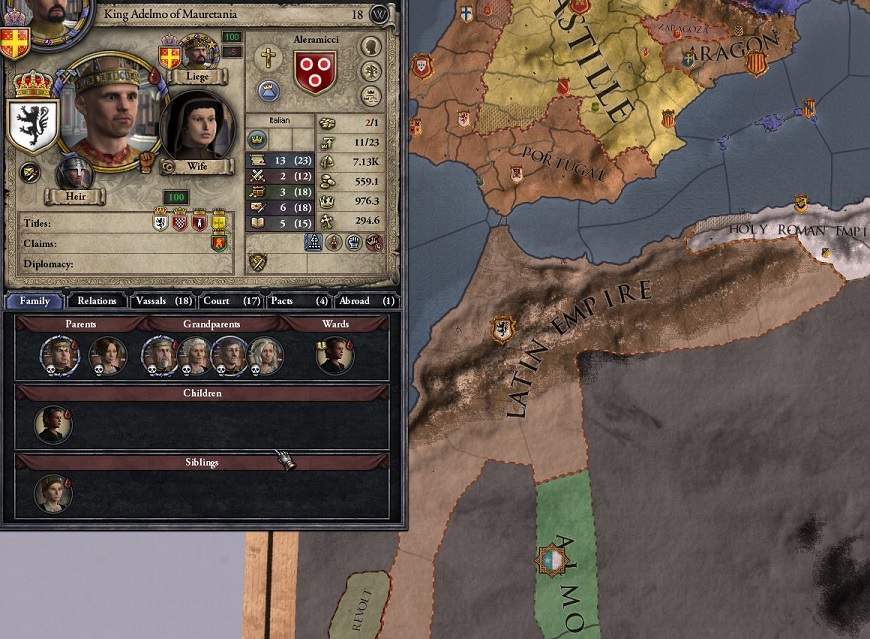Select the sibling's portrait under Siblings
The image size is (870, 639).
click(52, 493)
